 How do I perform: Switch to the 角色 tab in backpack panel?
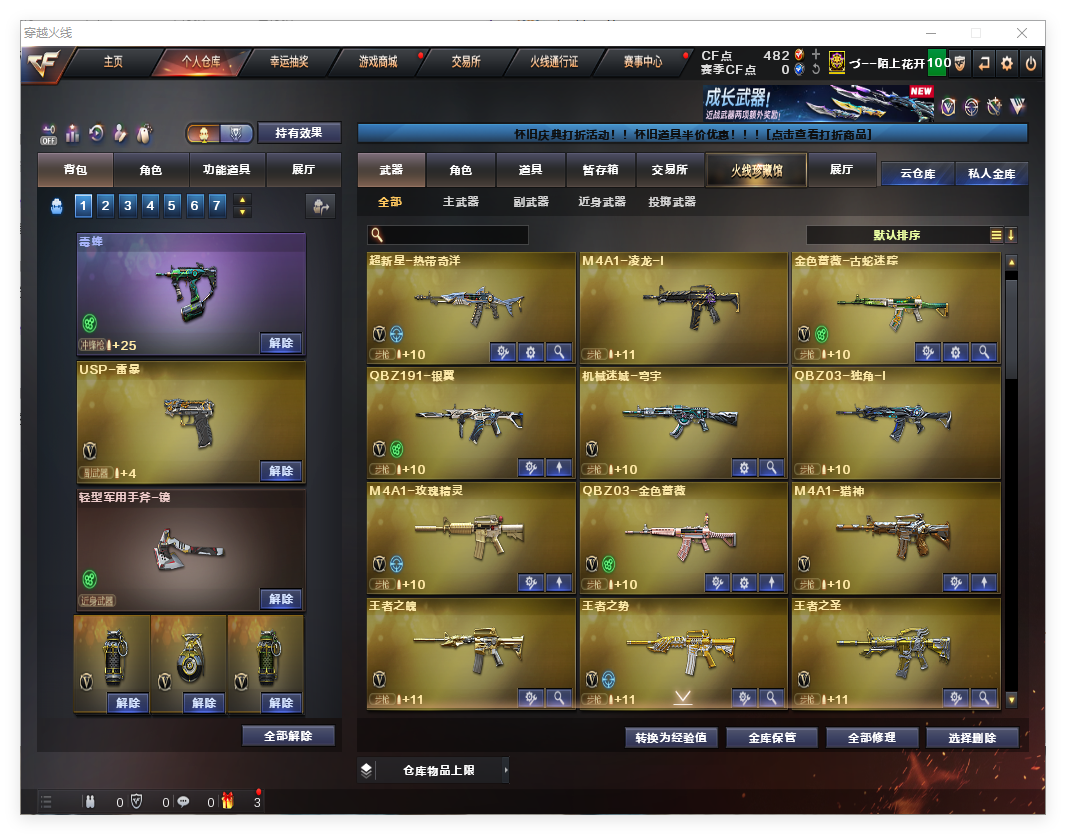tap(151, 170)
